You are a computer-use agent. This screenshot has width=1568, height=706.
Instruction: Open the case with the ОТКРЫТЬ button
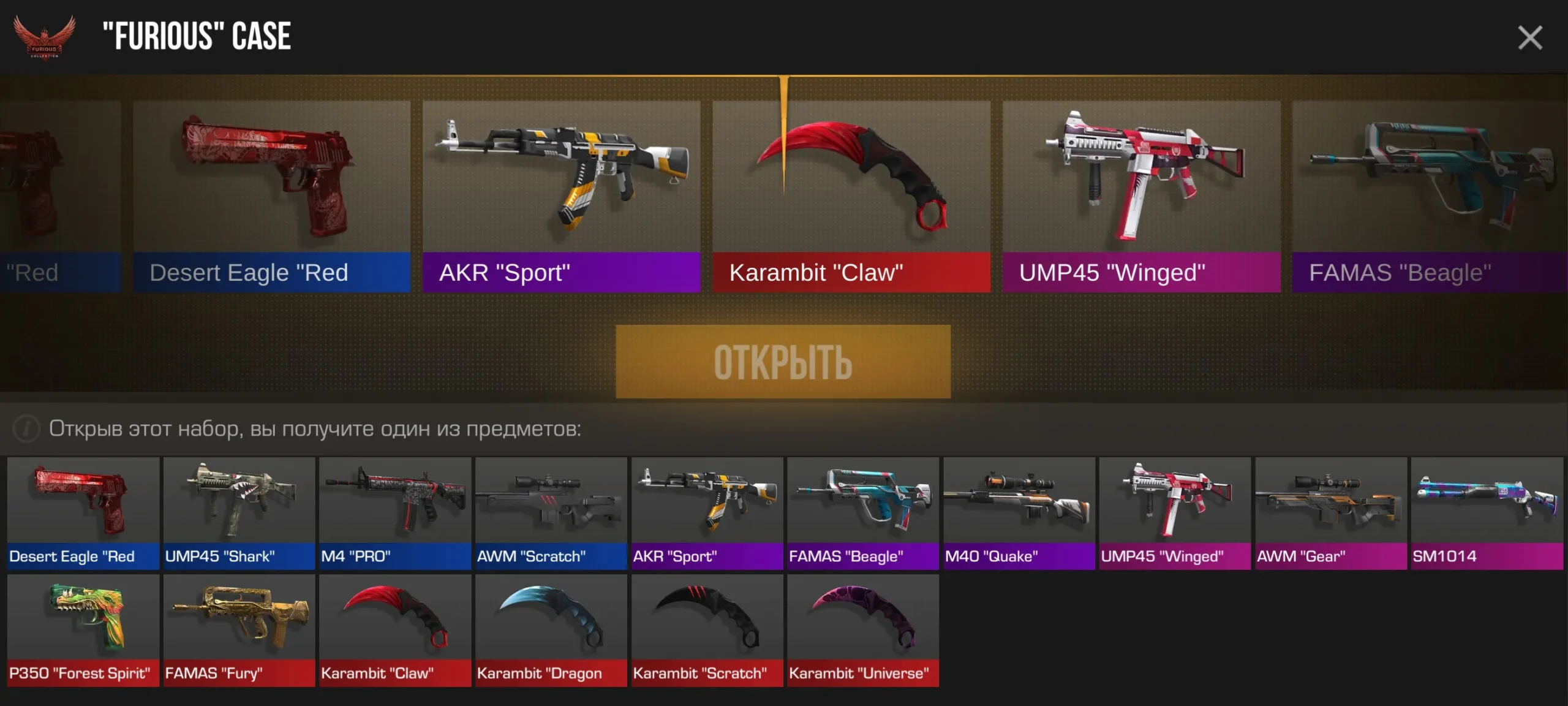(783, 362)
